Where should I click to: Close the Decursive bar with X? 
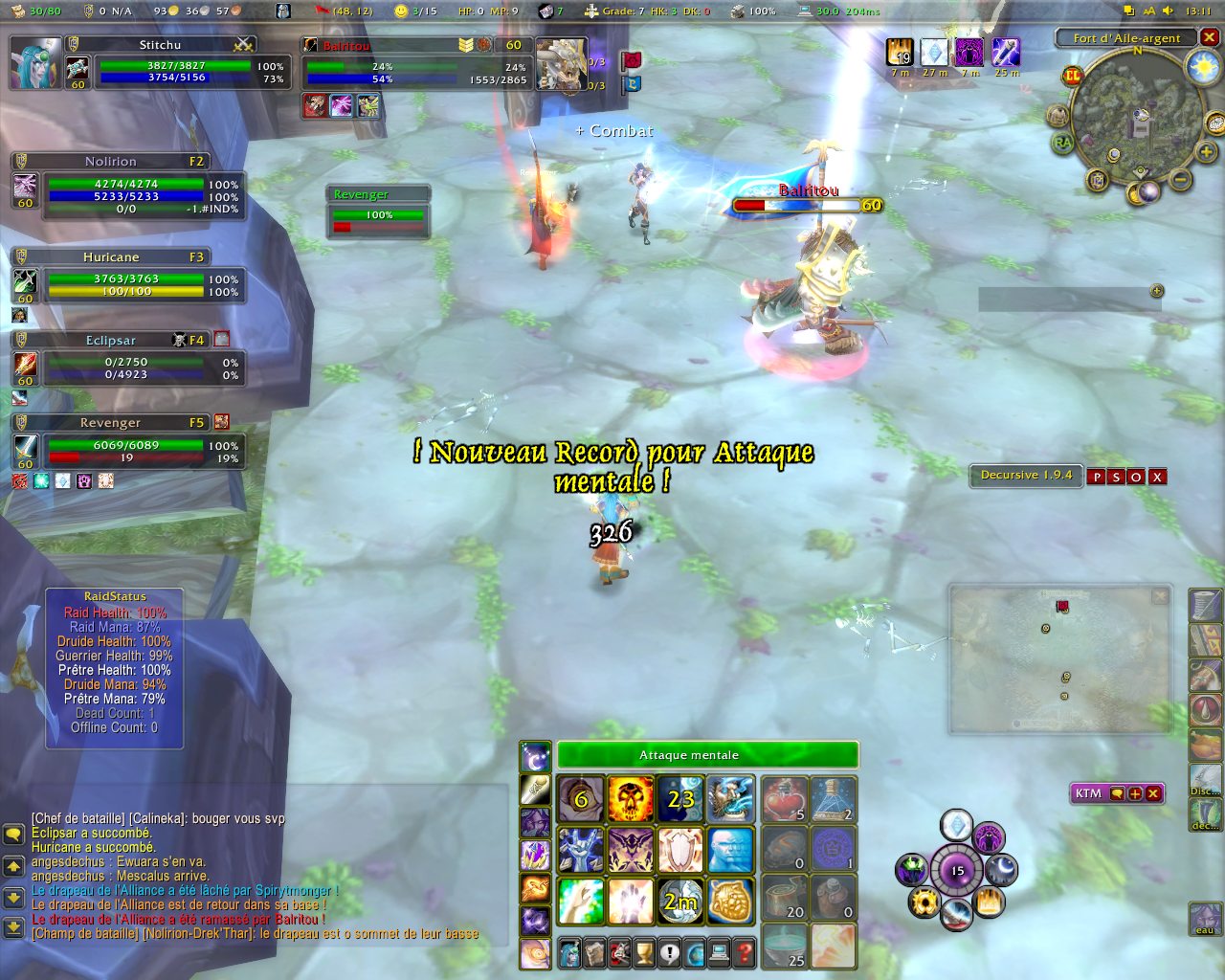point(1158,477)
